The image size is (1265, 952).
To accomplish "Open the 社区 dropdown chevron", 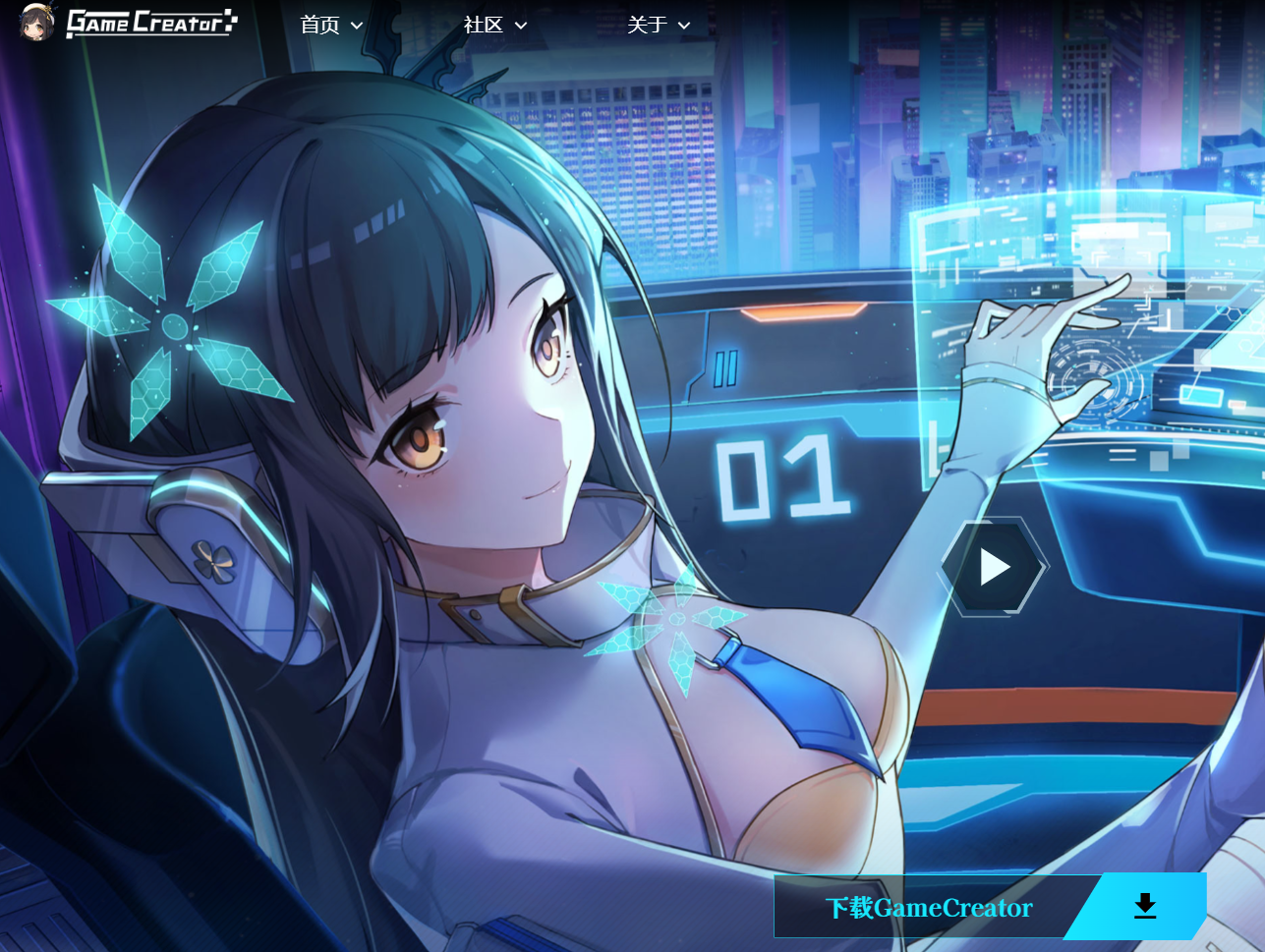I will 520,26.
